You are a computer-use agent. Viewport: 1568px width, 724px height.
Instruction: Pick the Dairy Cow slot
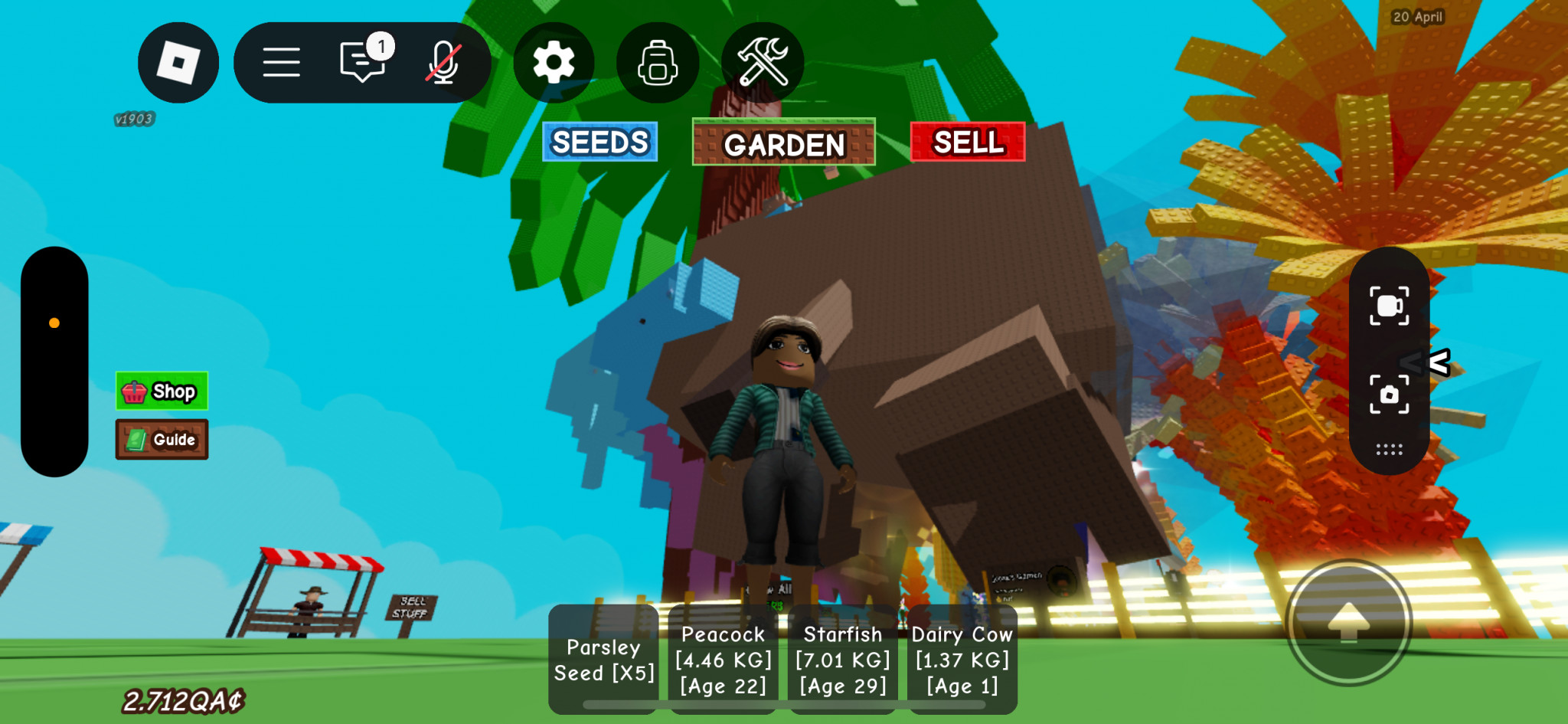pyautogui.click(x=962, y=660)
